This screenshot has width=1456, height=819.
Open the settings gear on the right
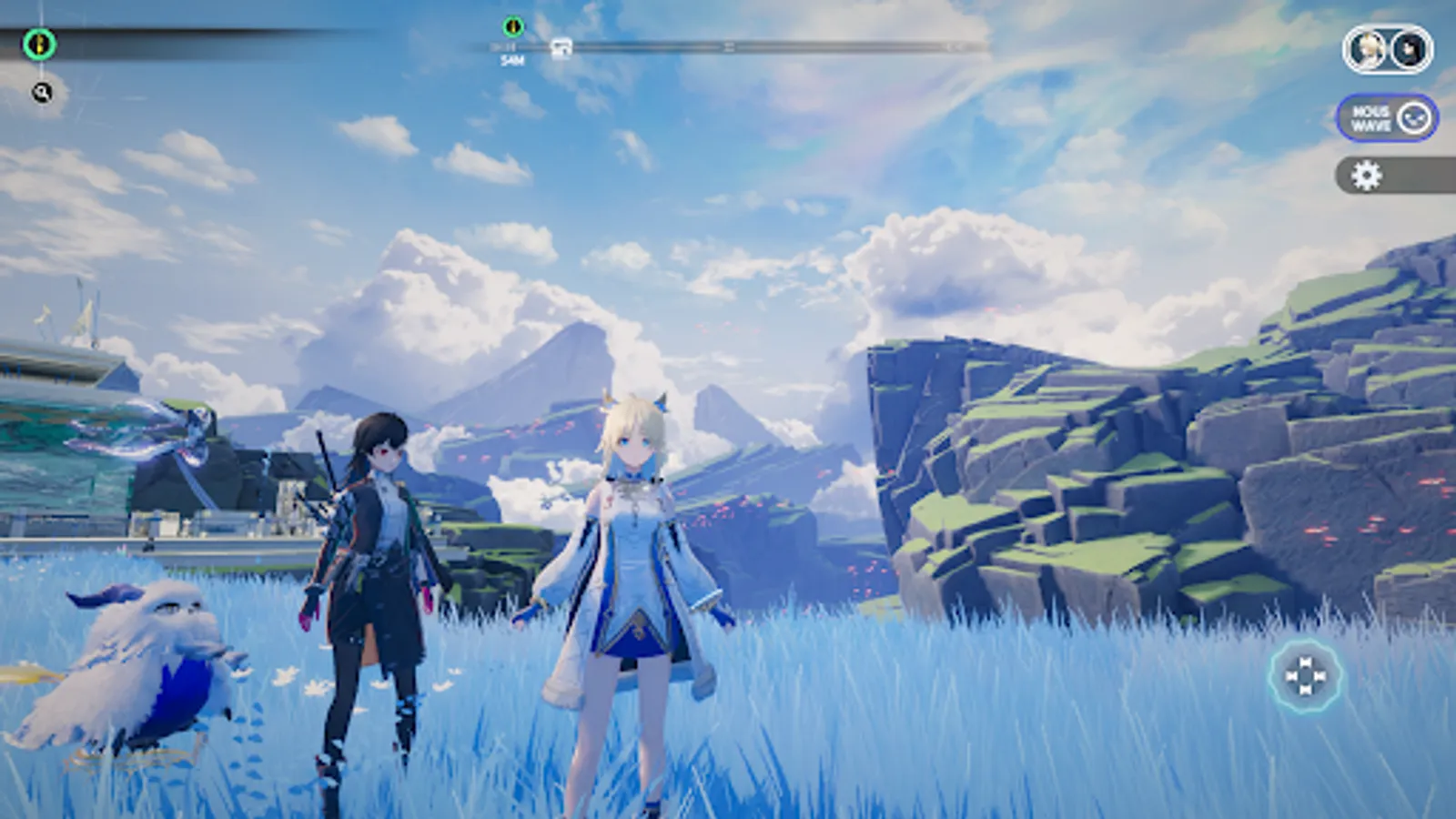(x=1367, y=174)
